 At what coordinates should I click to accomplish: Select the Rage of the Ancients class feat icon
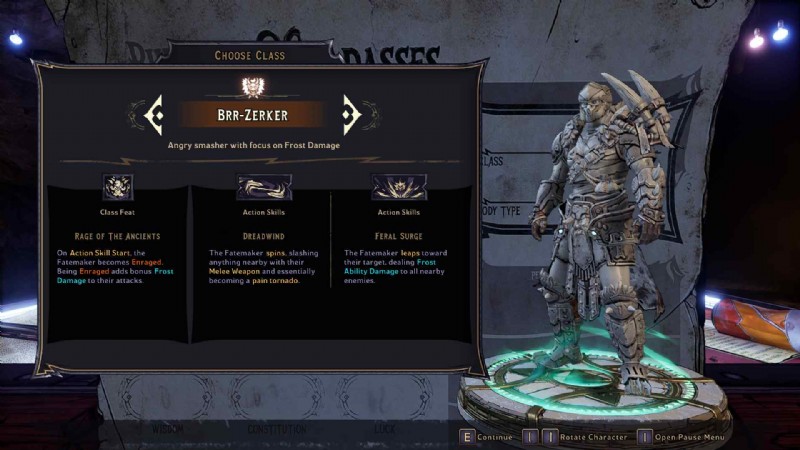(x=118, y=186)
